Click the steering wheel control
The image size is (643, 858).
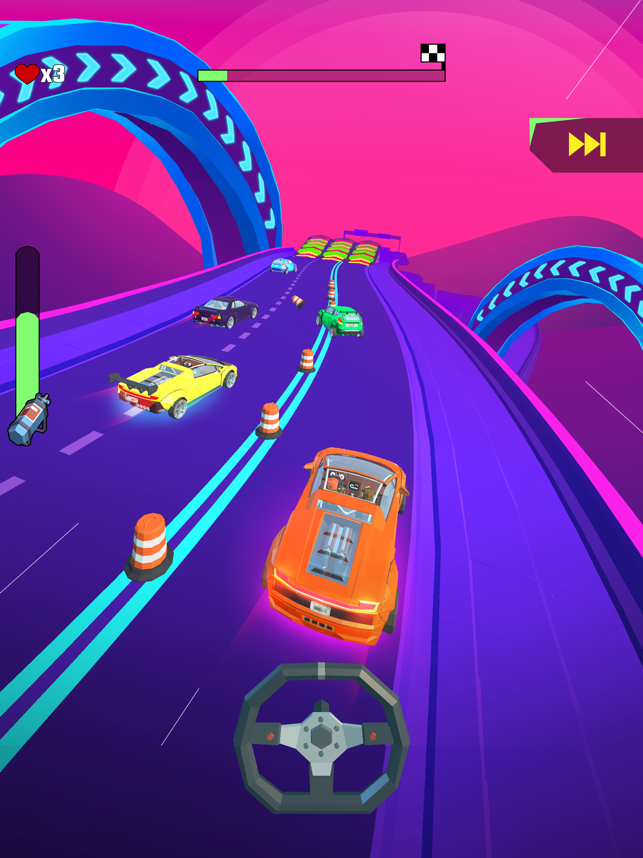point(321,739)
